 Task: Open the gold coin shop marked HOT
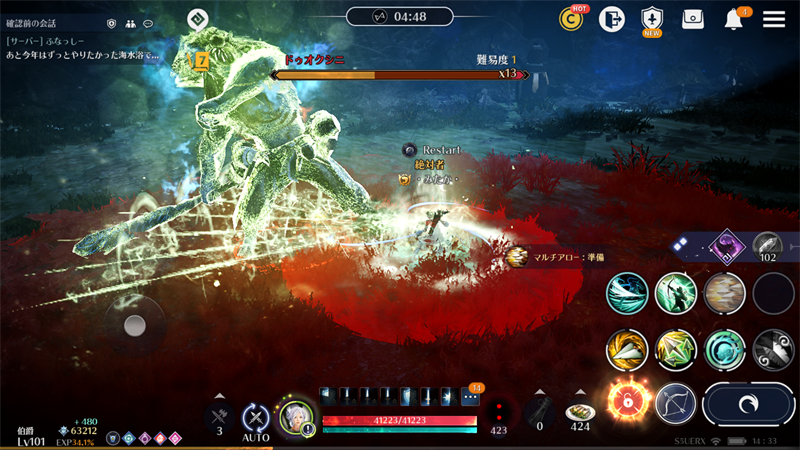point(571,19)
